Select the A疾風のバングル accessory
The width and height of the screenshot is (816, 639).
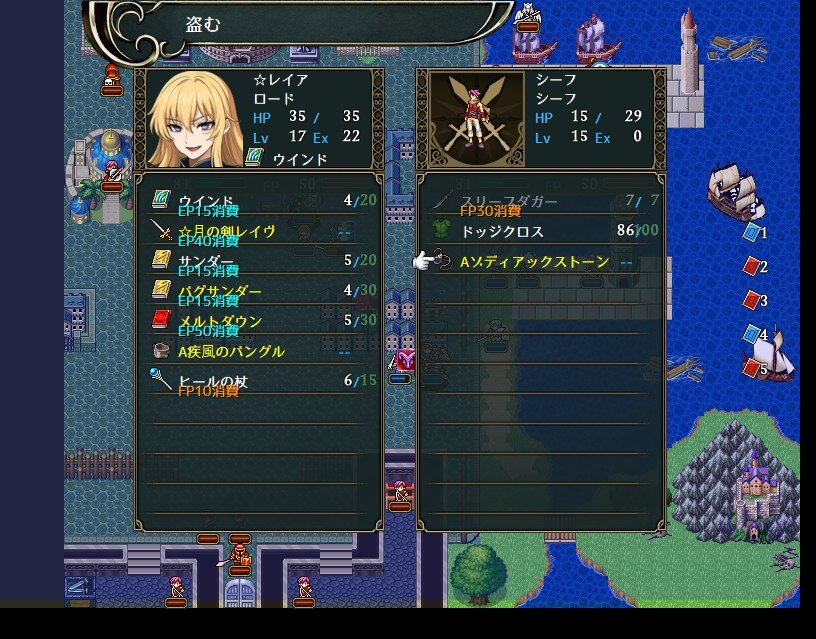tap(258, 351)
